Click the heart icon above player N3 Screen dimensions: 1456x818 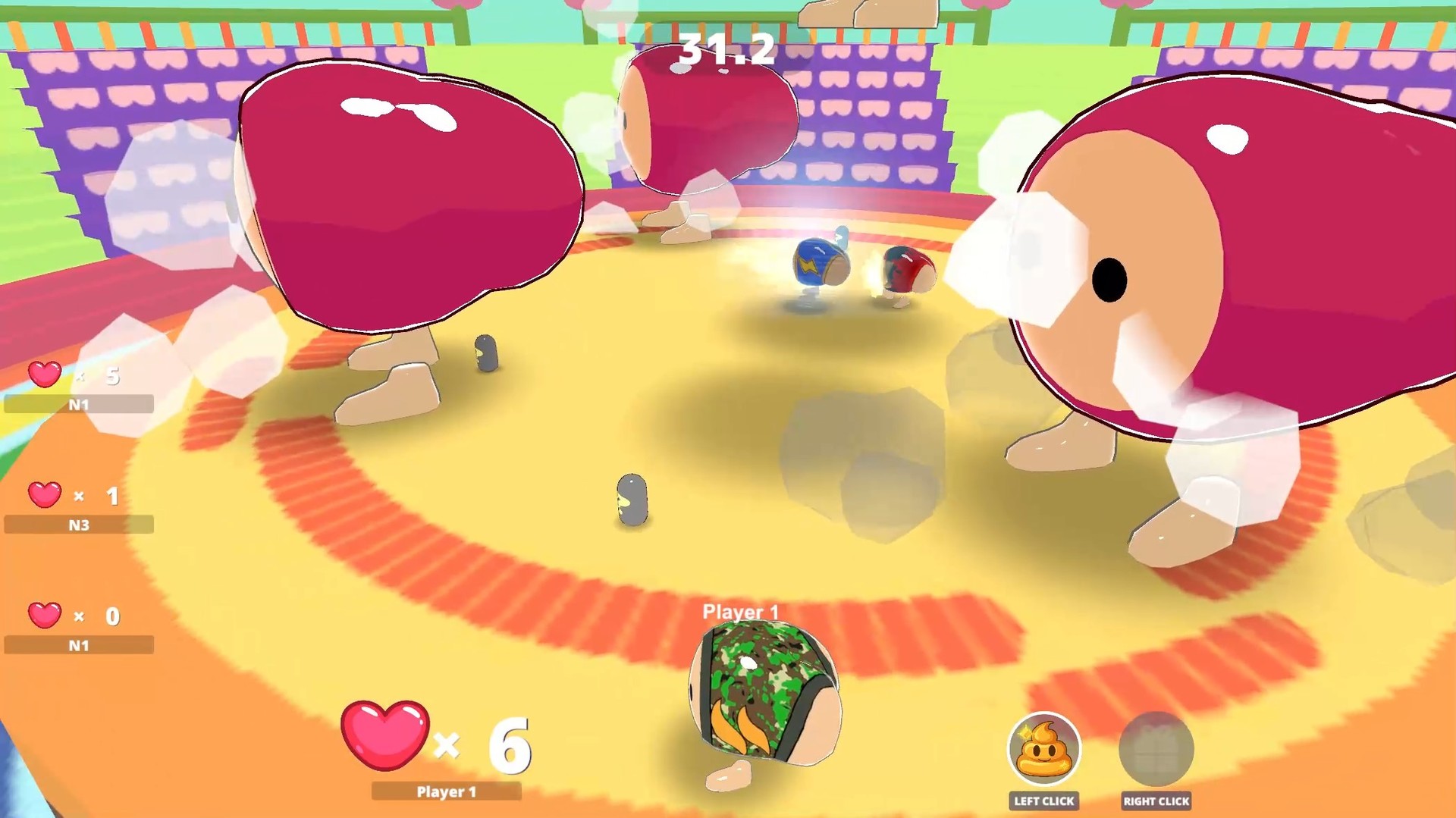point(44,496)
